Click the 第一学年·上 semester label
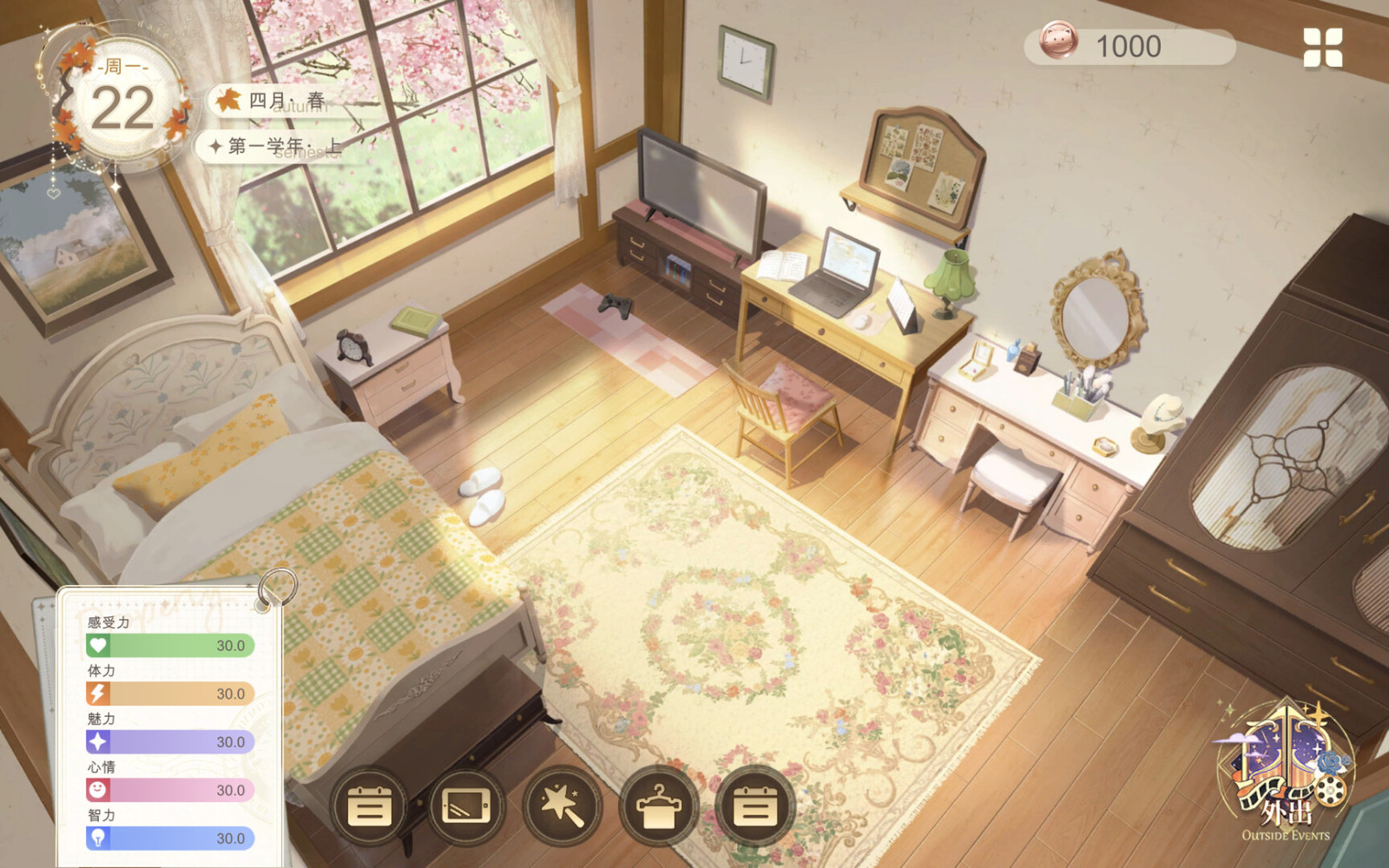Image resolution: width=1389 pixels, height=868 pixels. point(278,146)
